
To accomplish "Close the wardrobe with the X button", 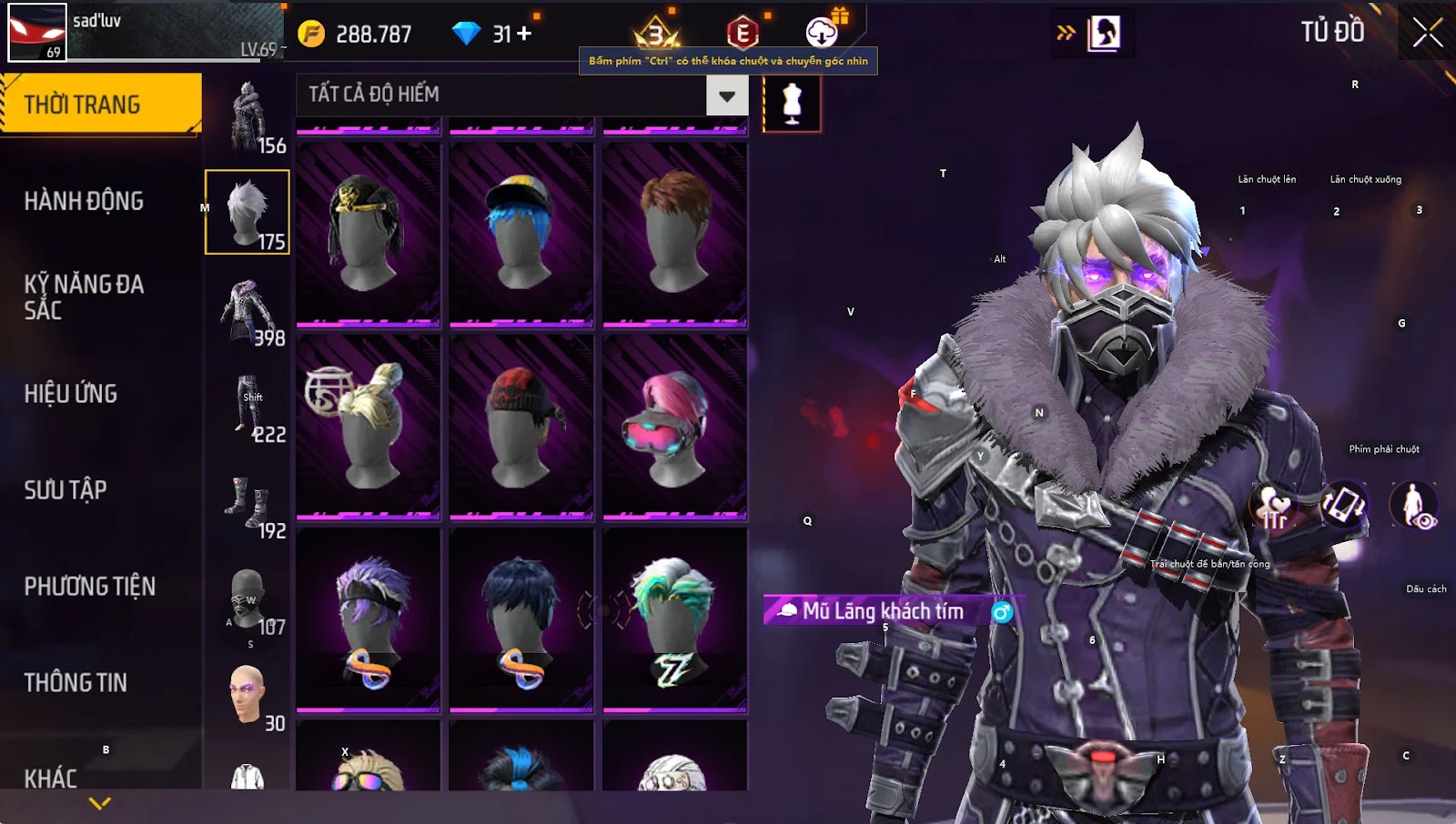I will 1427,33.
